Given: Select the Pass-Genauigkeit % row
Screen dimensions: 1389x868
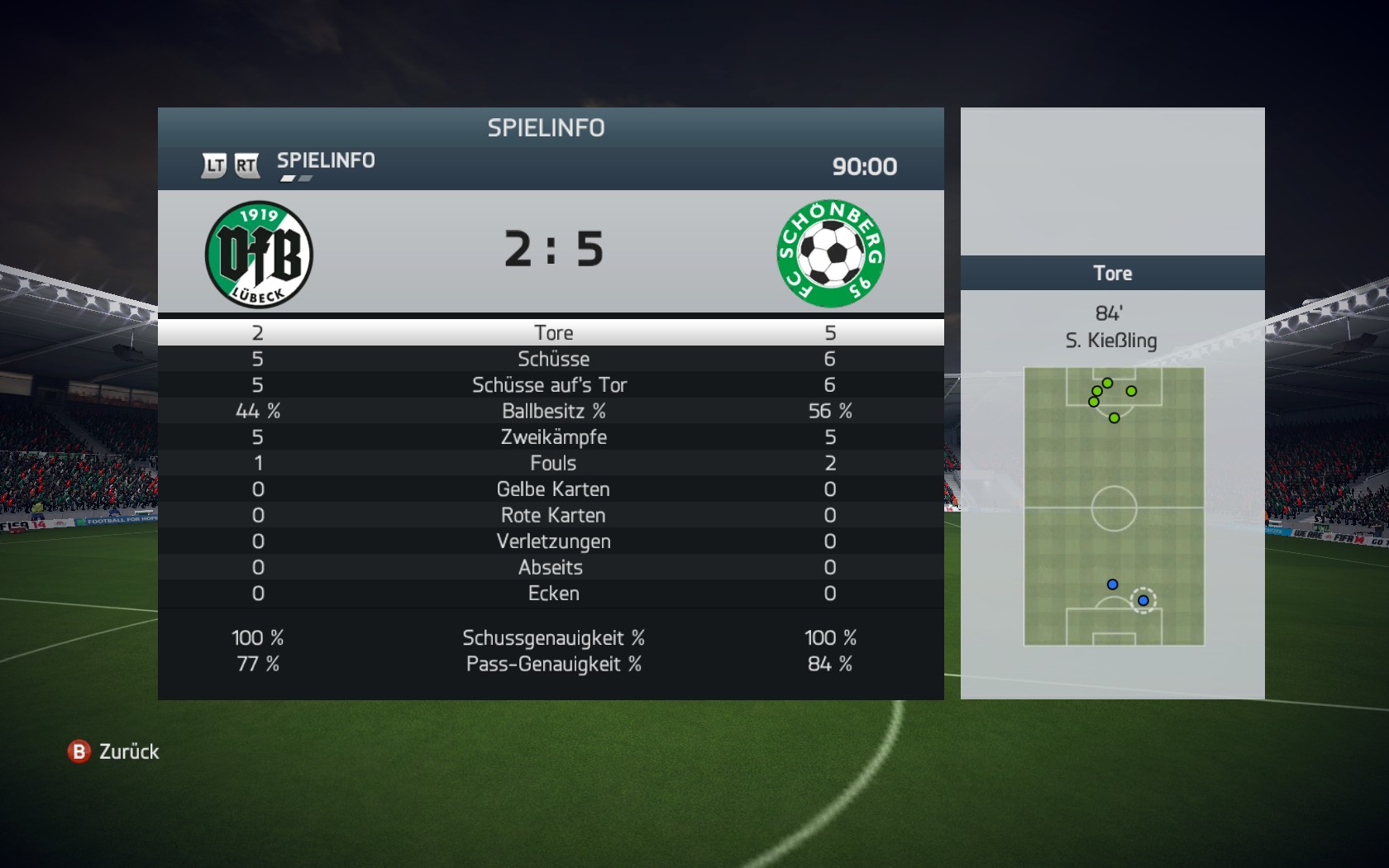Looking at the screenshot, I should tap(552, 664).
